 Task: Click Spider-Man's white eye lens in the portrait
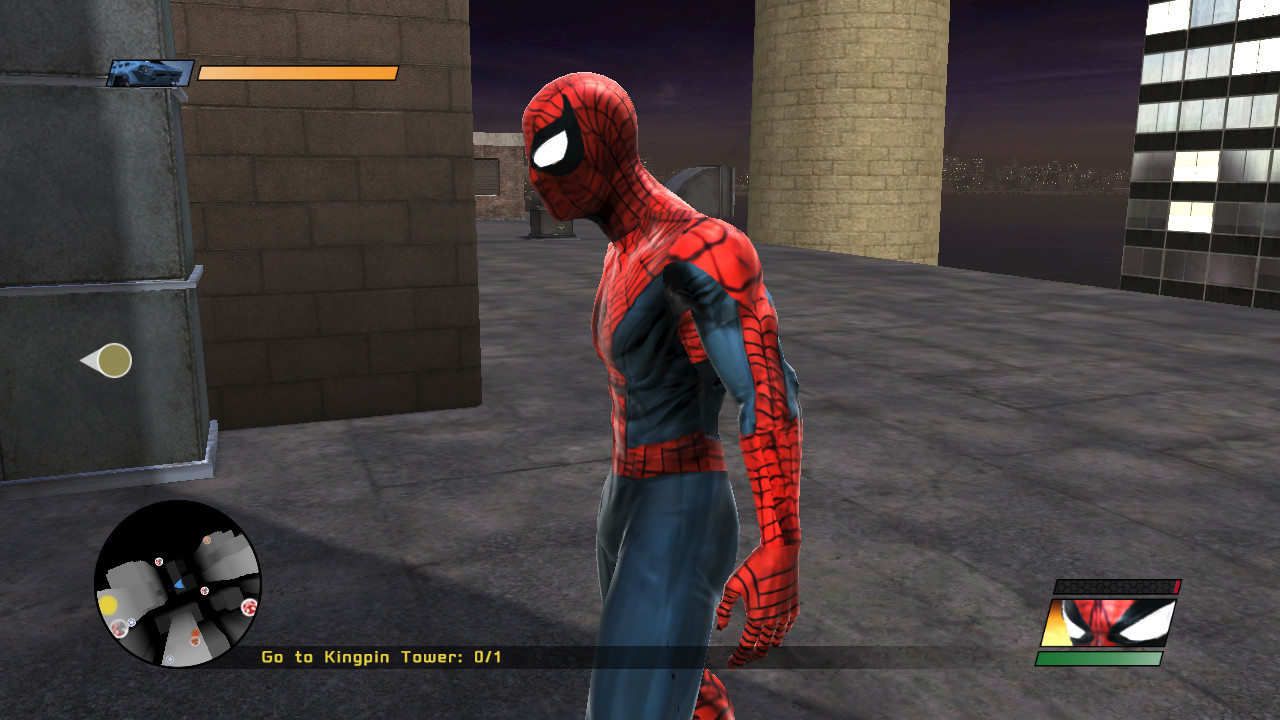click(1147, 620)
